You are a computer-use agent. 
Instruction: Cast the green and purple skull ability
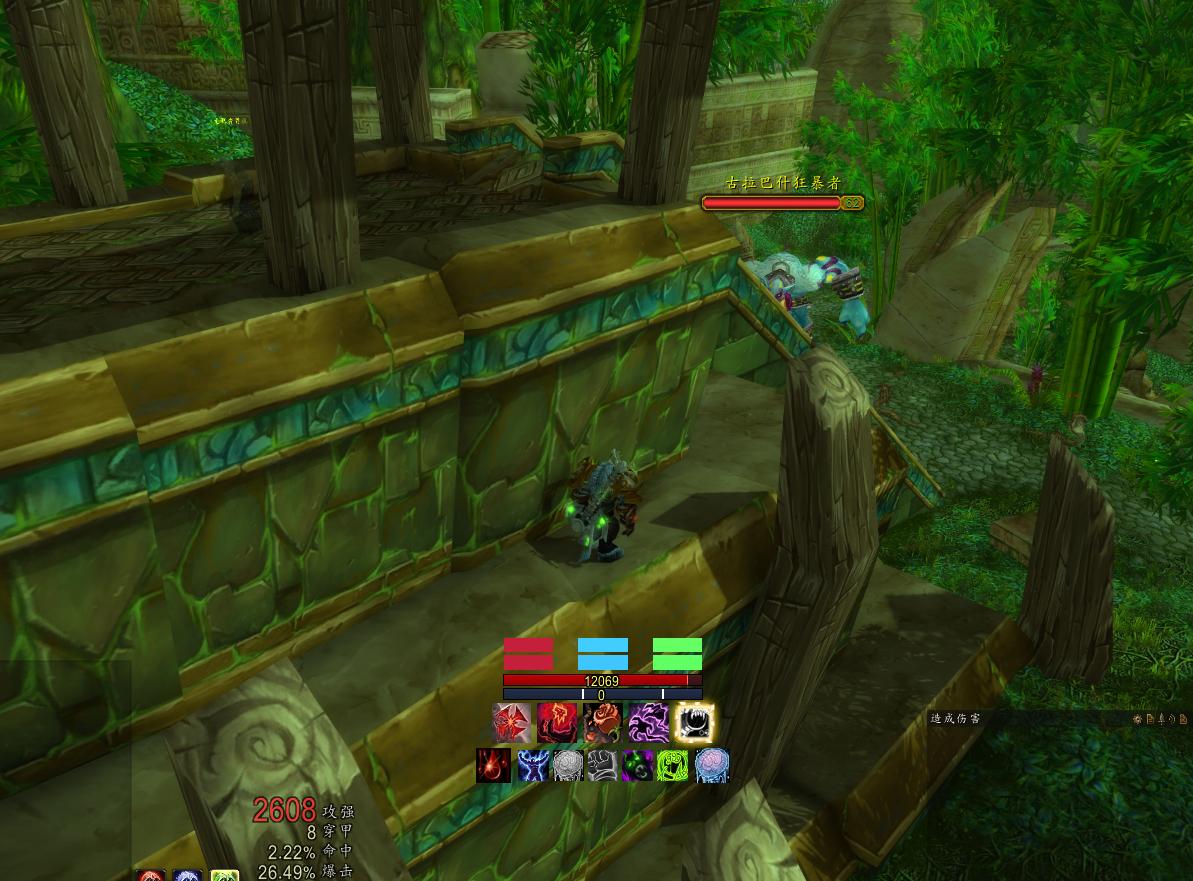click(x=638, y=765)
